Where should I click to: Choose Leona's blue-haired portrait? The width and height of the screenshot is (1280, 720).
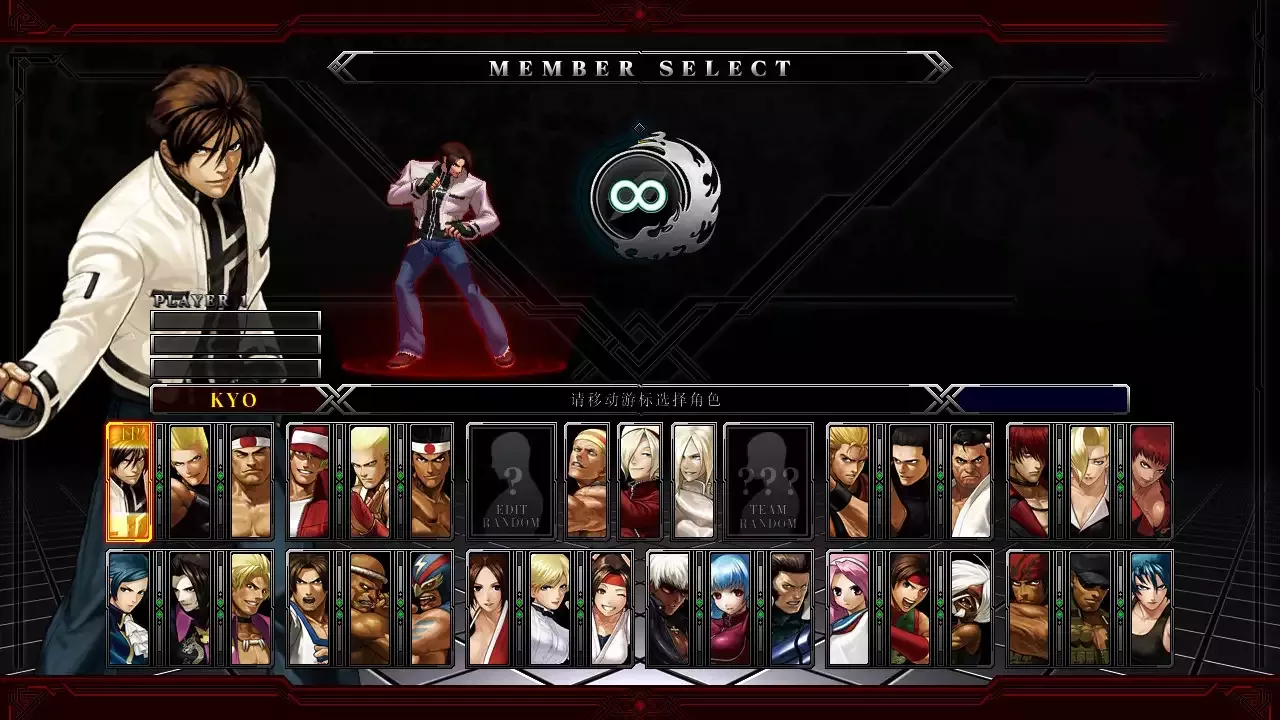click(1150, 609)
